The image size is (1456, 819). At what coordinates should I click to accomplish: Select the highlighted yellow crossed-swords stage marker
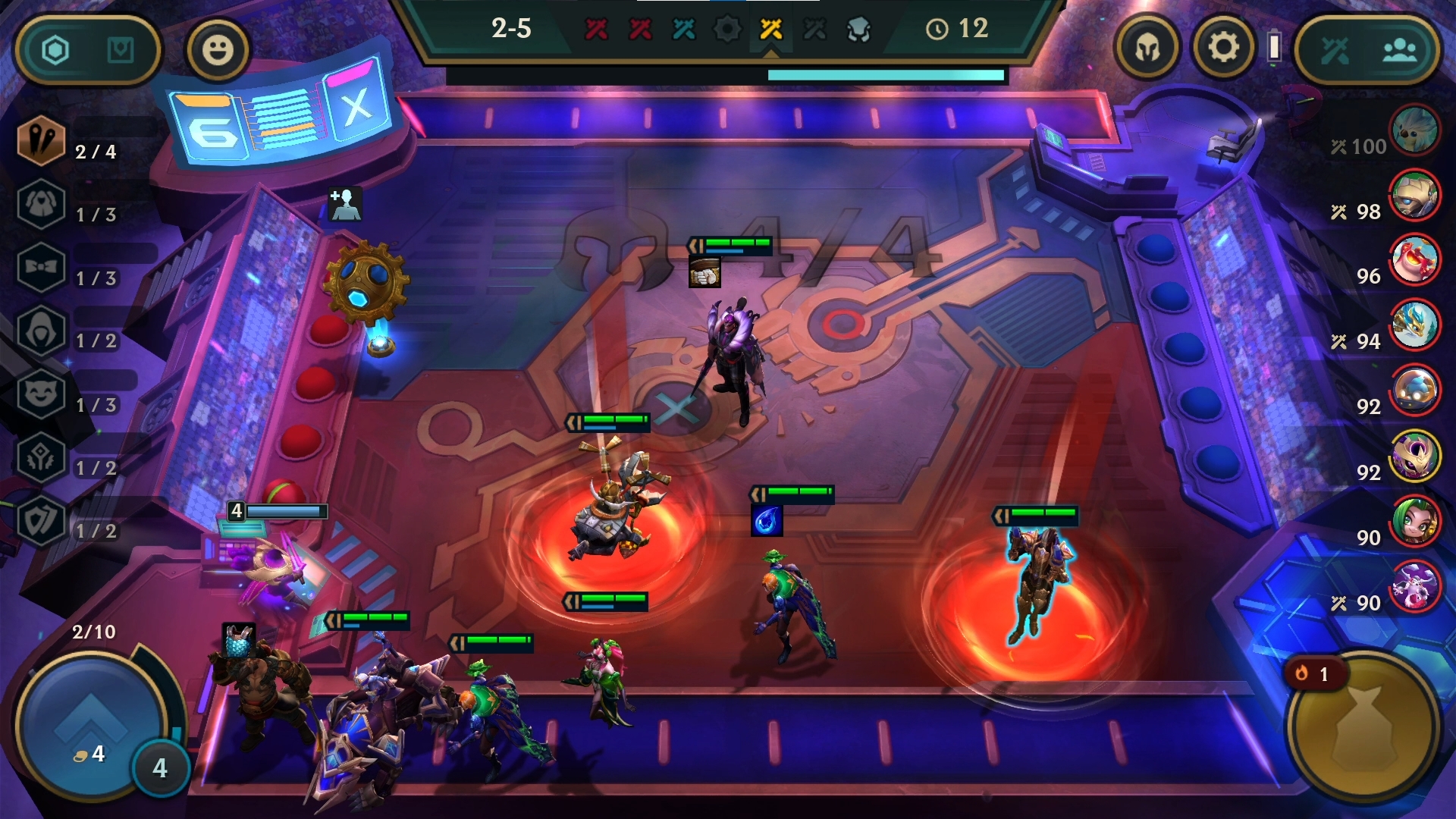click(770, 30)
